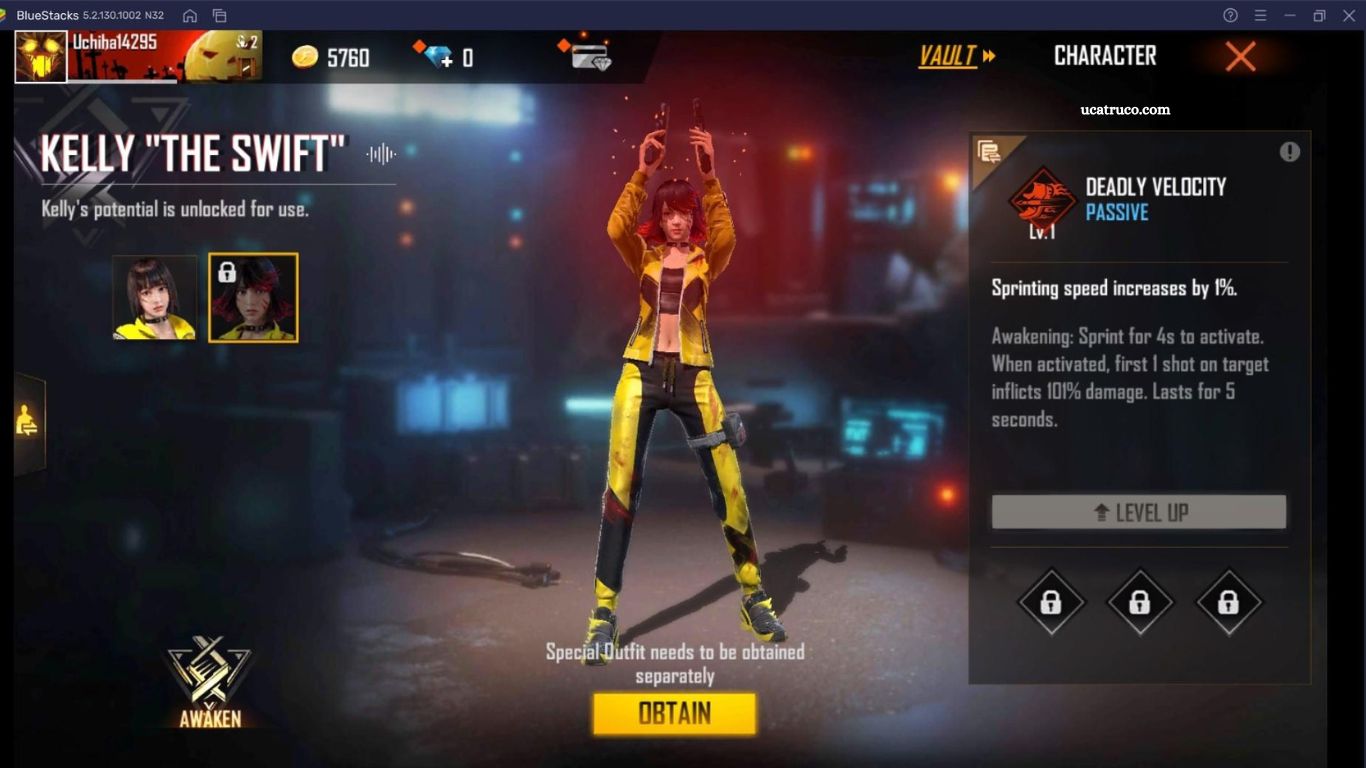Select the default Kelly portrait thumbnail

tap(155, 298)
